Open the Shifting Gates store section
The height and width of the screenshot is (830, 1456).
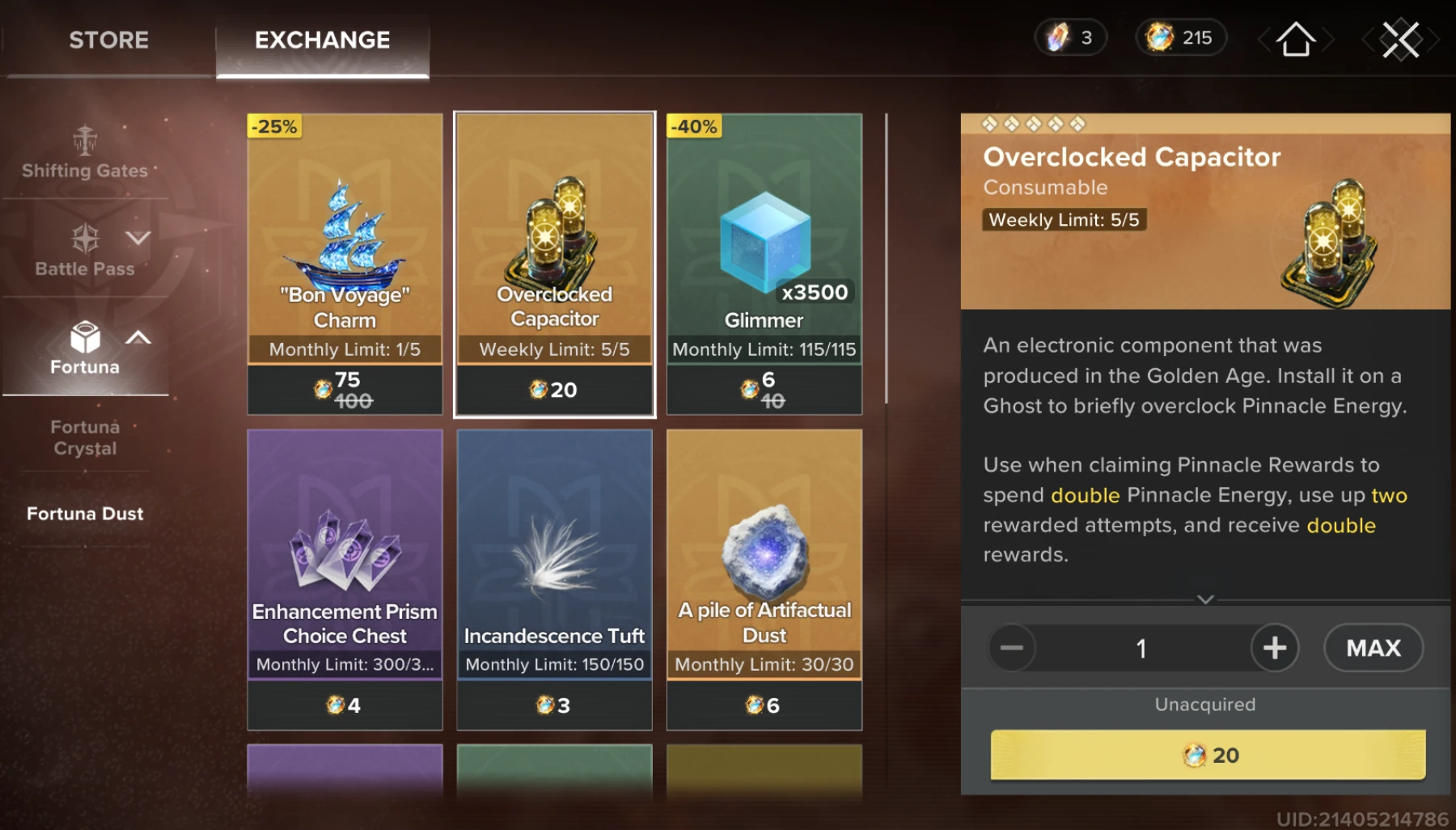click(x=85, y=154)
